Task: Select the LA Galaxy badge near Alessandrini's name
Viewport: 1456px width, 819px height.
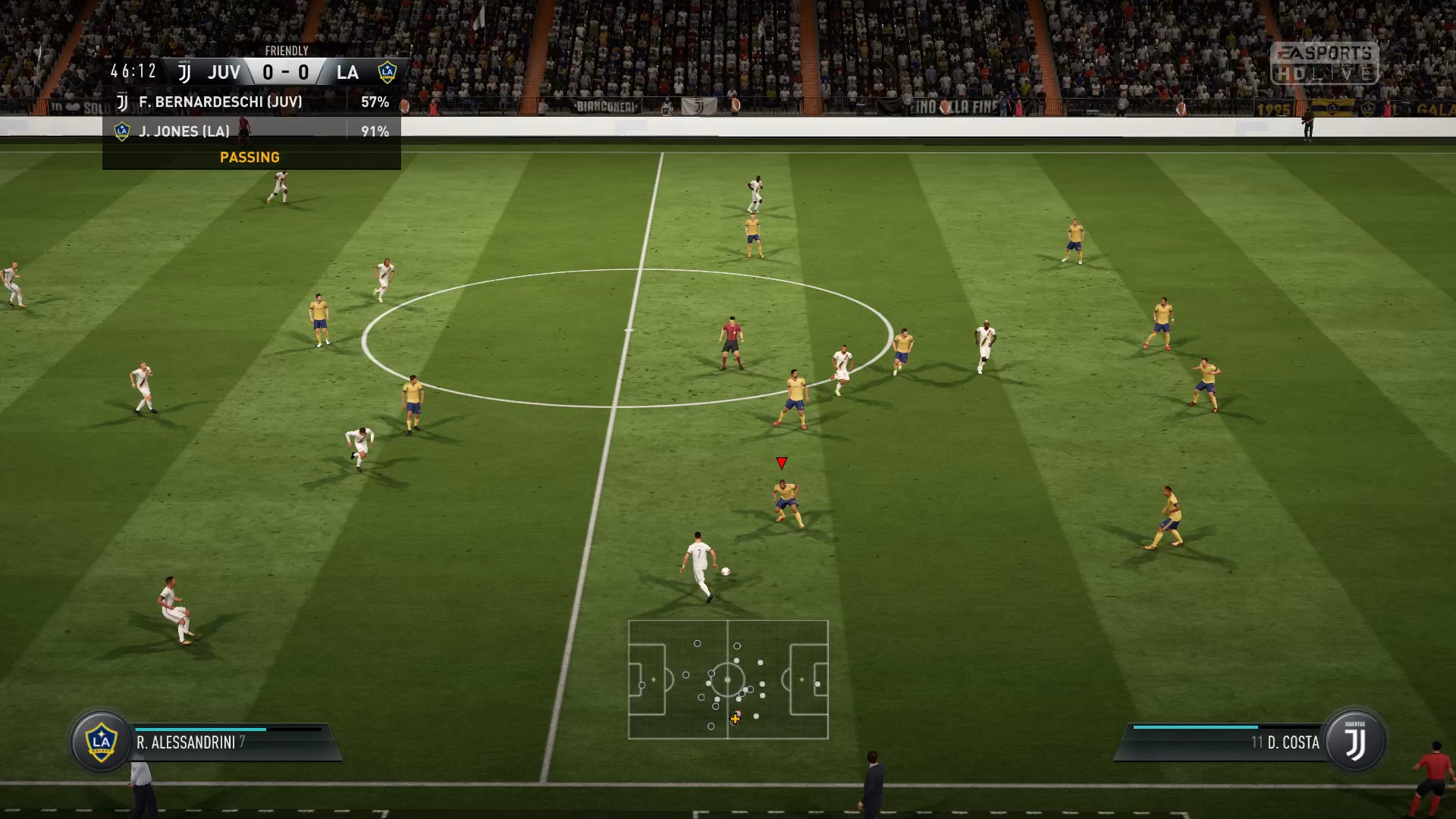Action: (x=101, y=742)
